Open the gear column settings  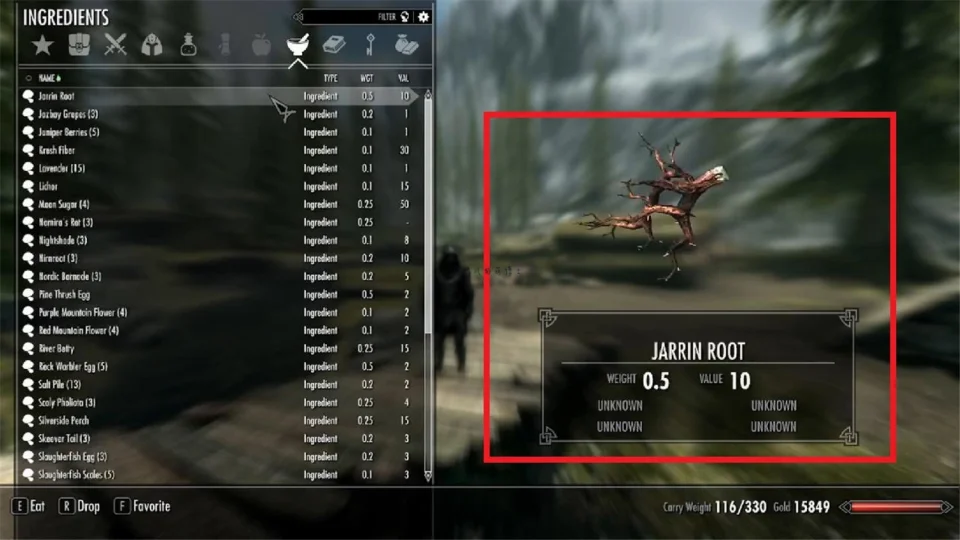(424, 17)
